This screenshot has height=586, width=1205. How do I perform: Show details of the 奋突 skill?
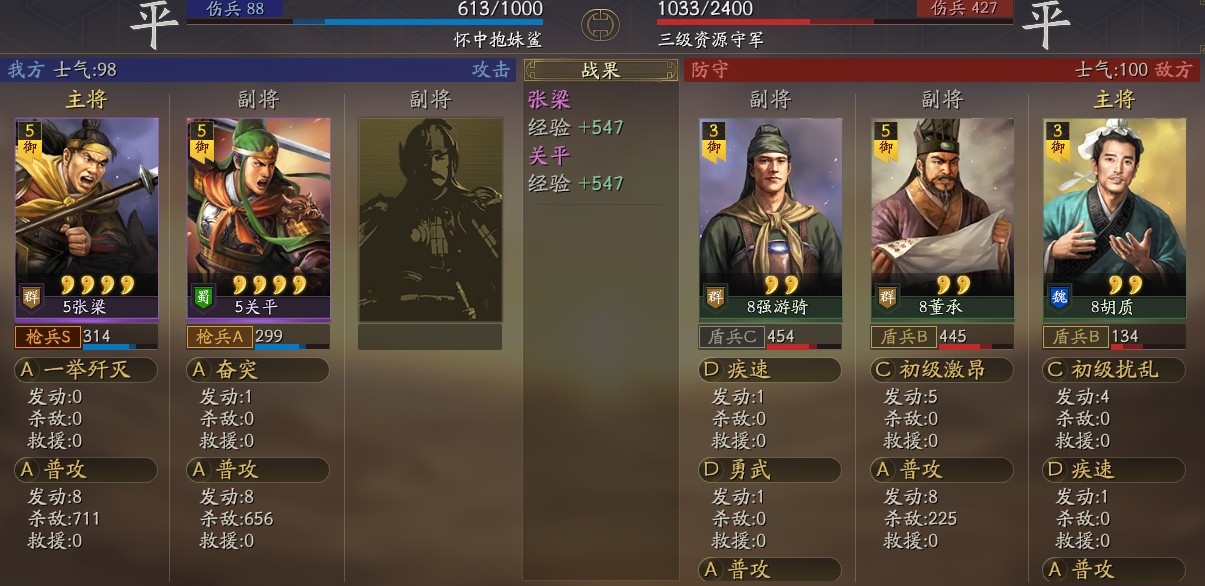(258, 370)
